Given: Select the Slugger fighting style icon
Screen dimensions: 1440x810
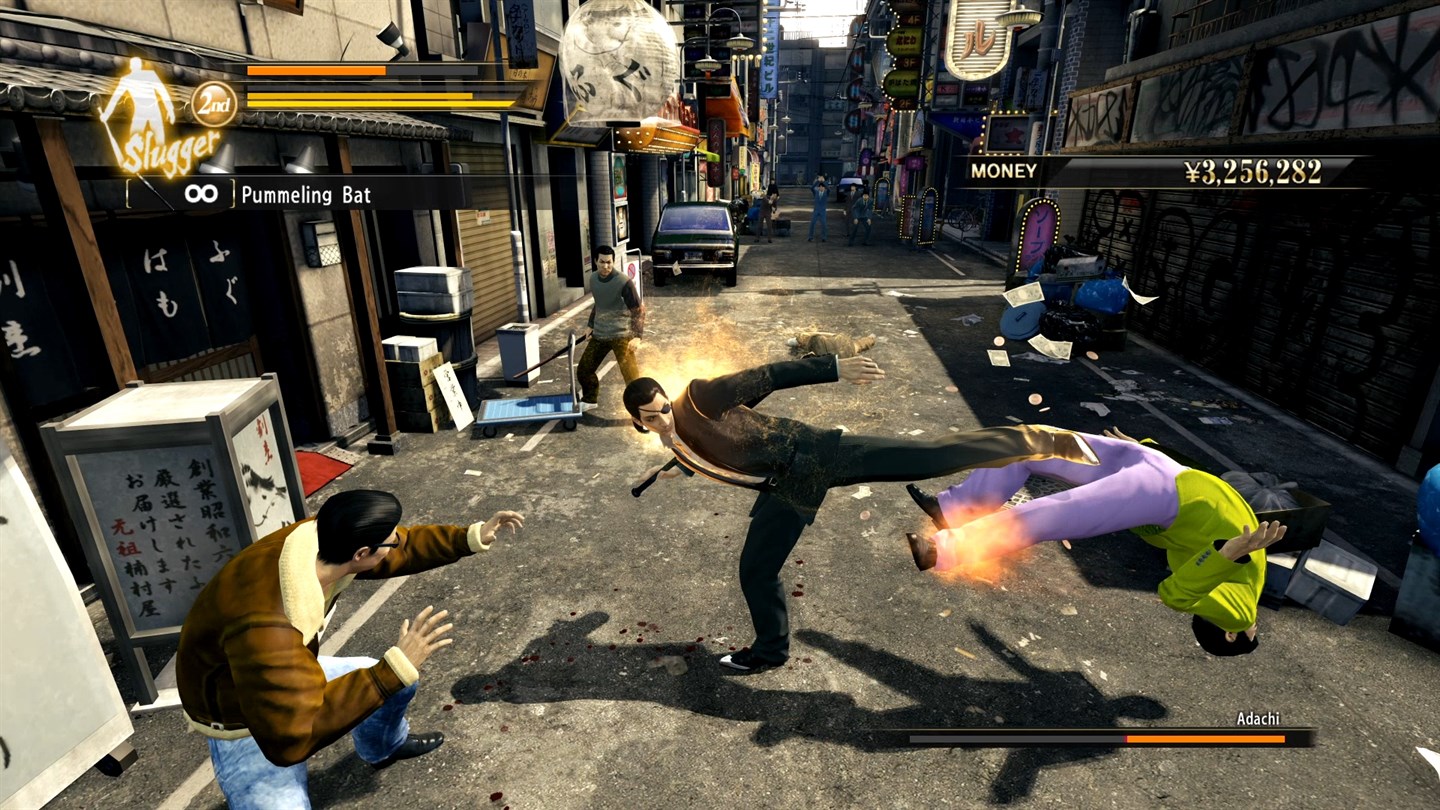Looking at the screenshot, I should pos(150,115).
